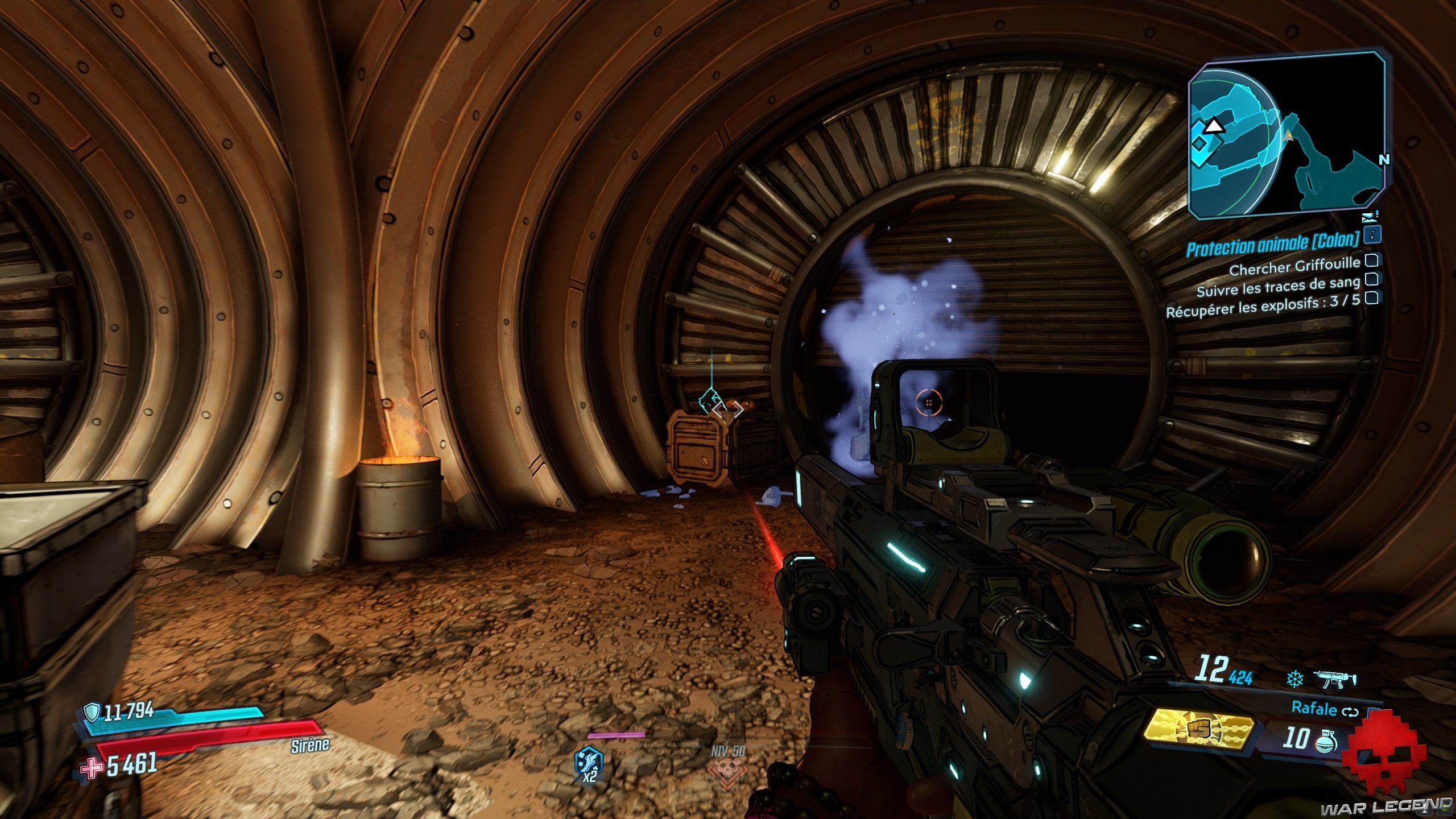
Task: Tick the Récupérer les explosifs objective checkbox
Action: click(1371, 297)
